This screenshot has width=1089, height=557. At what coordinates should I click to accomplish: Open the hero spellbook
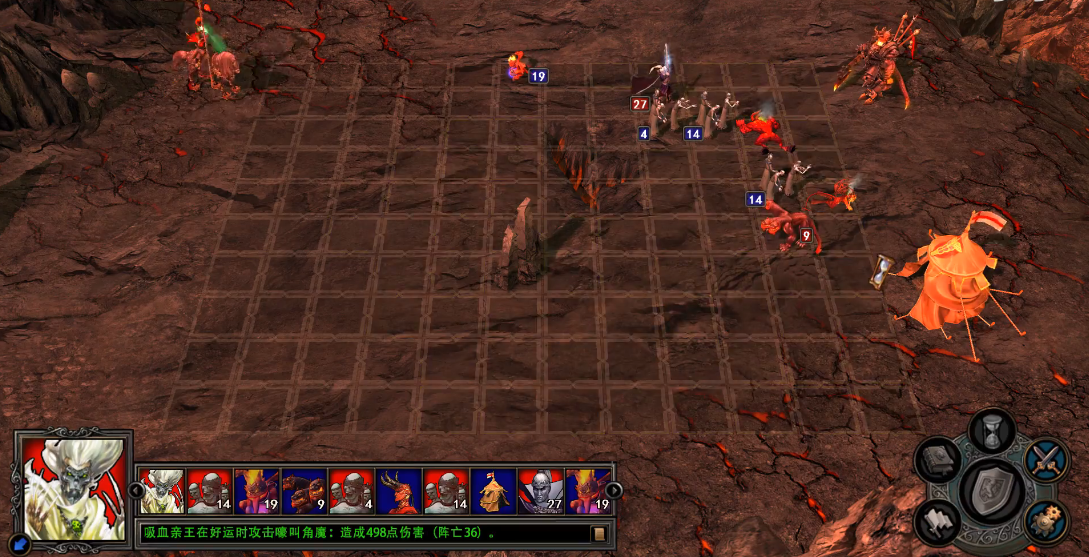[939, 461]
